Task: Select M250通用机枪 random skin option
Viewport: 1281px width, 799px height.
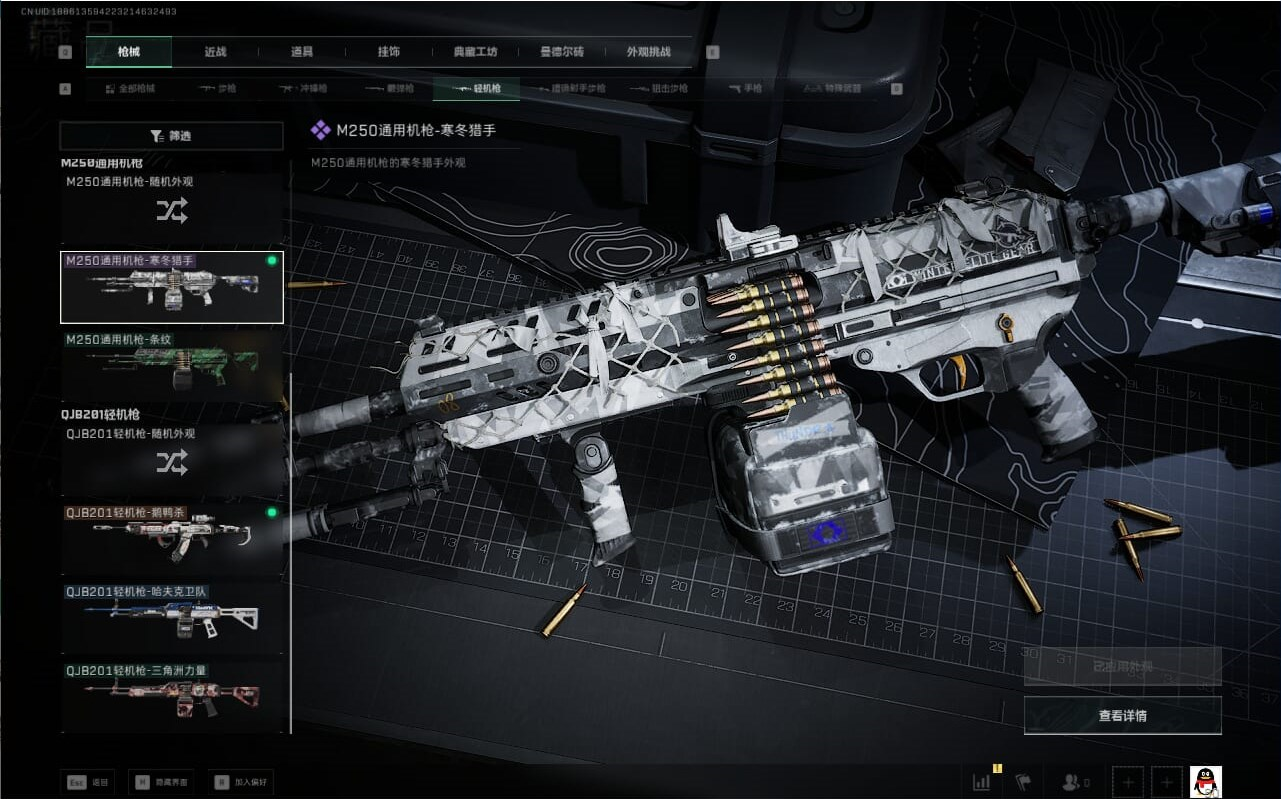Action: pyautogui.click(x=171, y=210)
